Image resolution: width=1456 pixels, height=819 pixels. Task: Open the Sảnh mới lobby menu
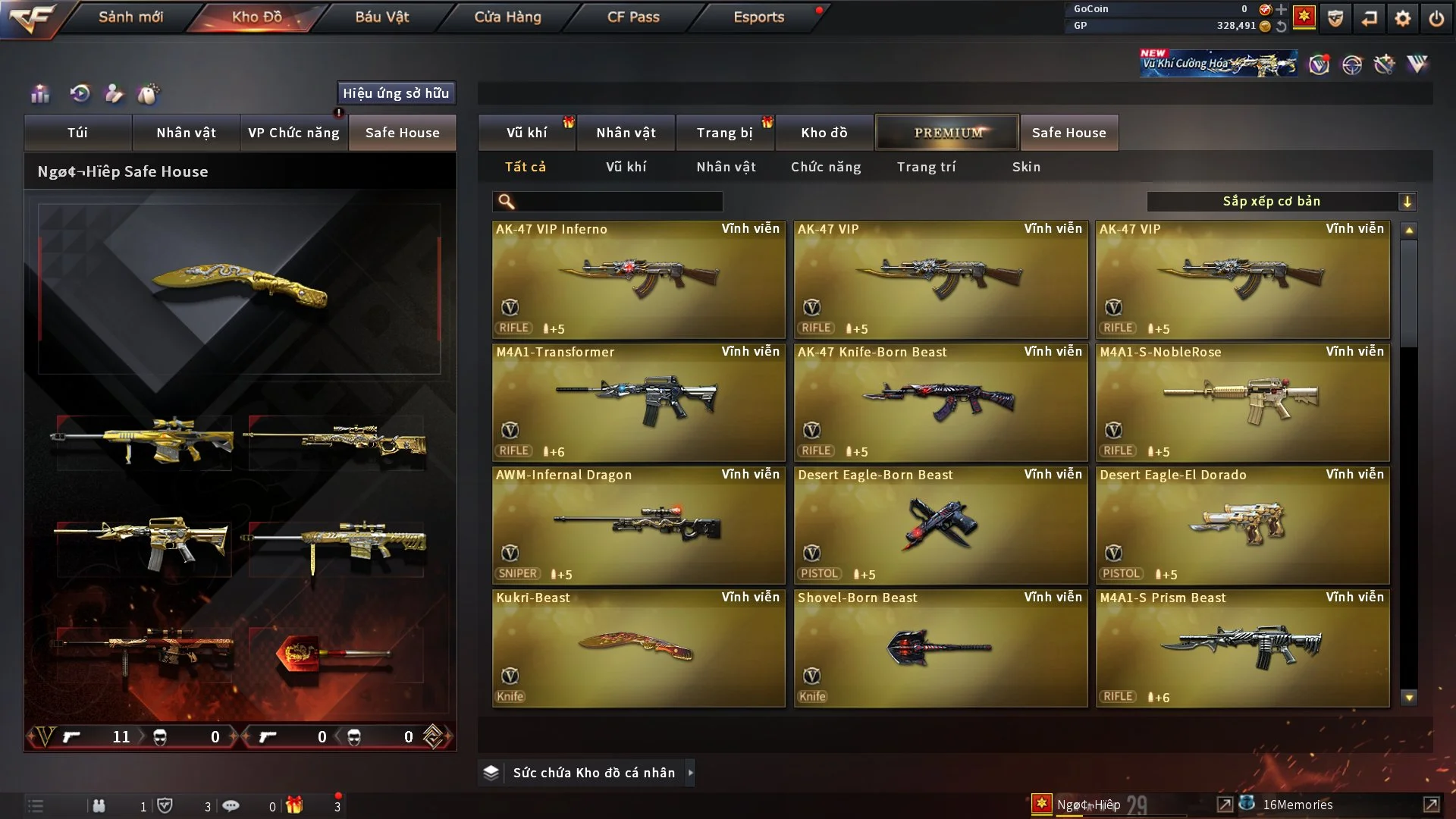pyautogui.click(x=130, y=17)
